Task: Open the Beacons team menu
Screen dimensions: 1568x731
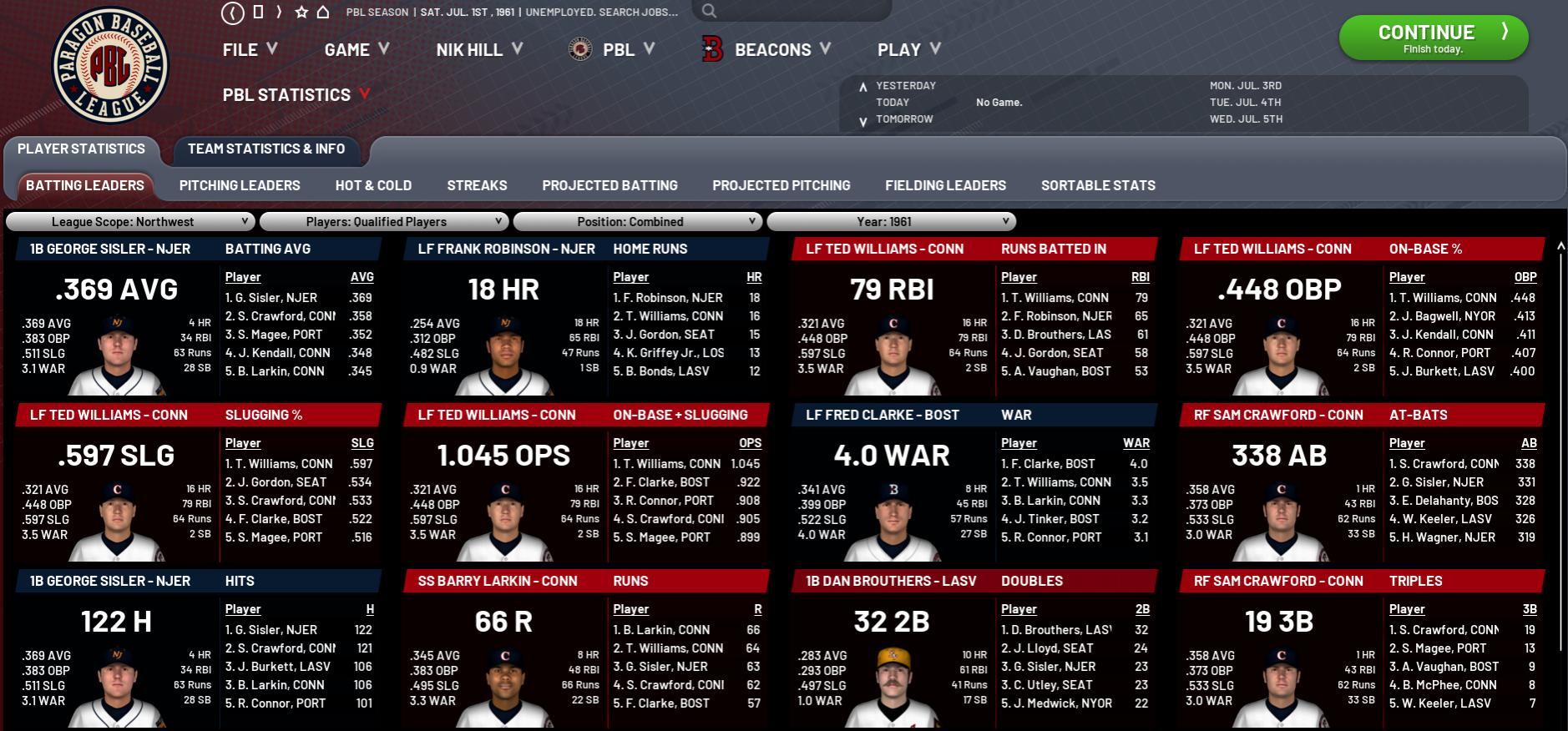Action: click(772, 50)
